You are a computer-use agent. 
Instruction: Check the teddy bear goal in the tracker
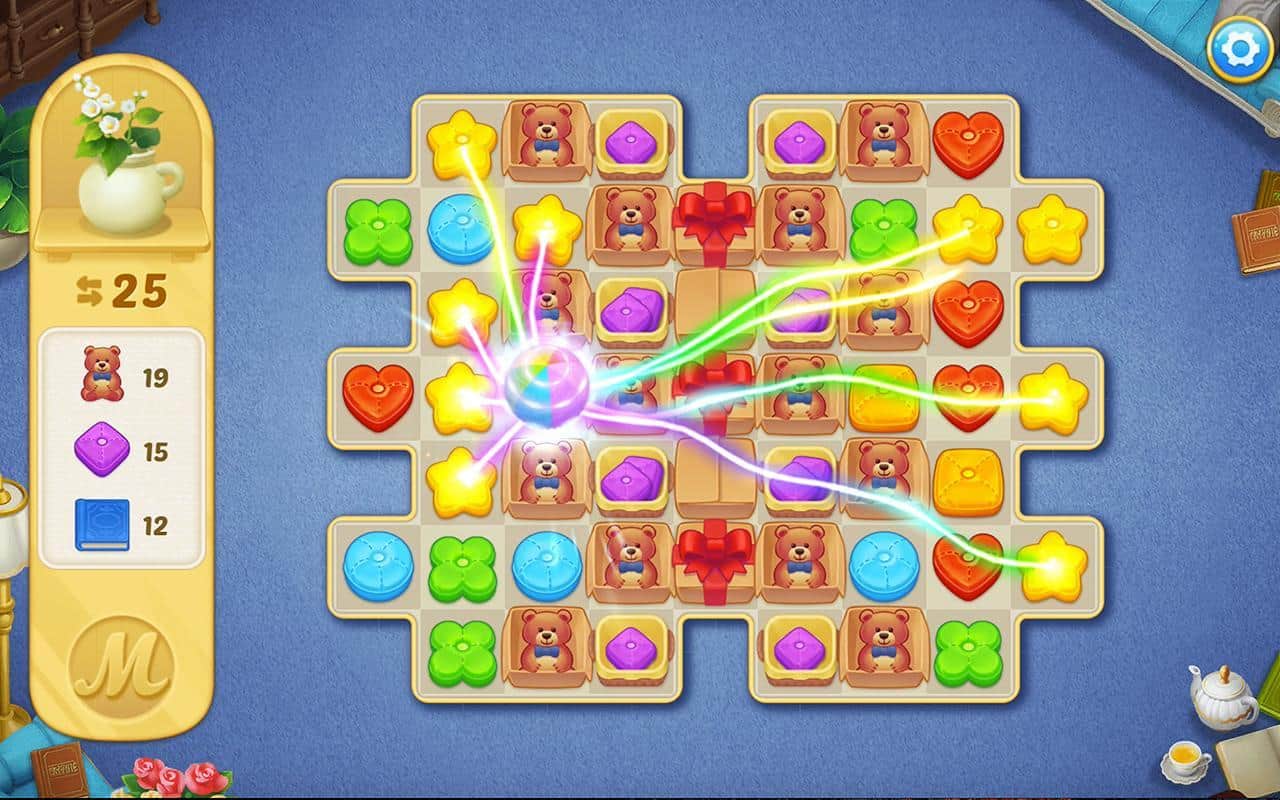click(x=102, y=375)
